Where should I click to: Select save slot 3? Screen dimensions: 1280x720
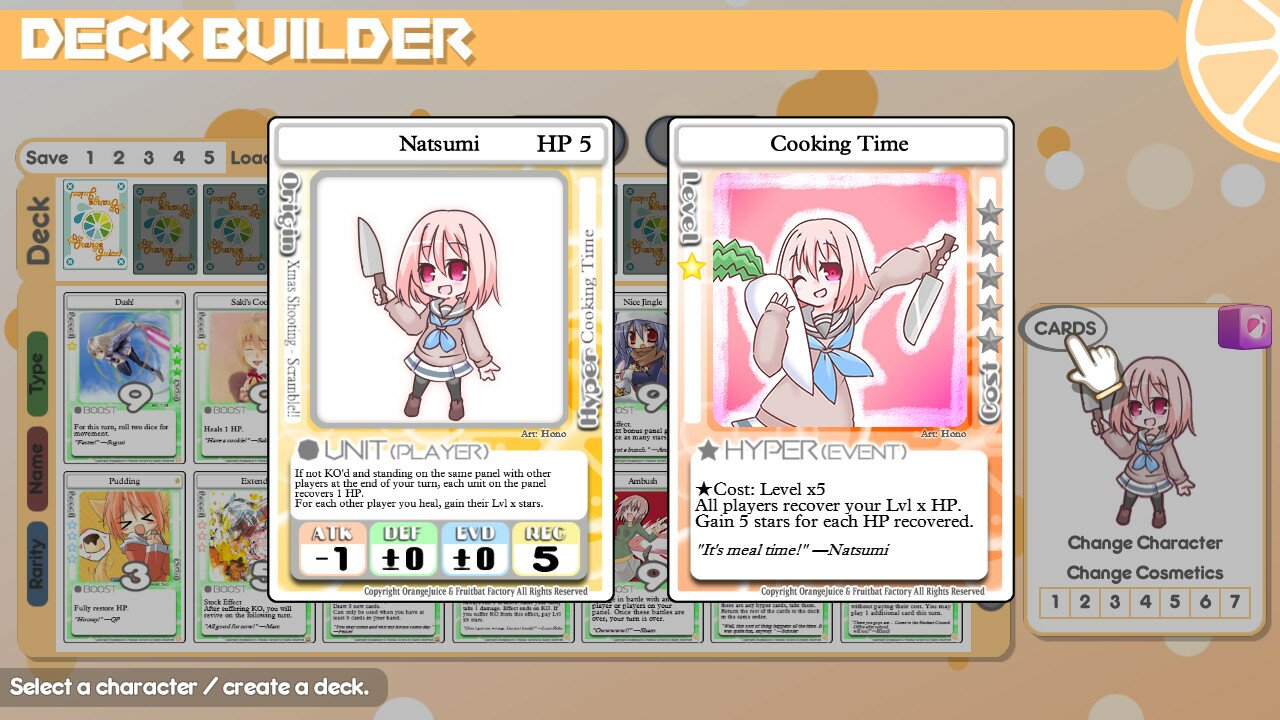point(147,157)
